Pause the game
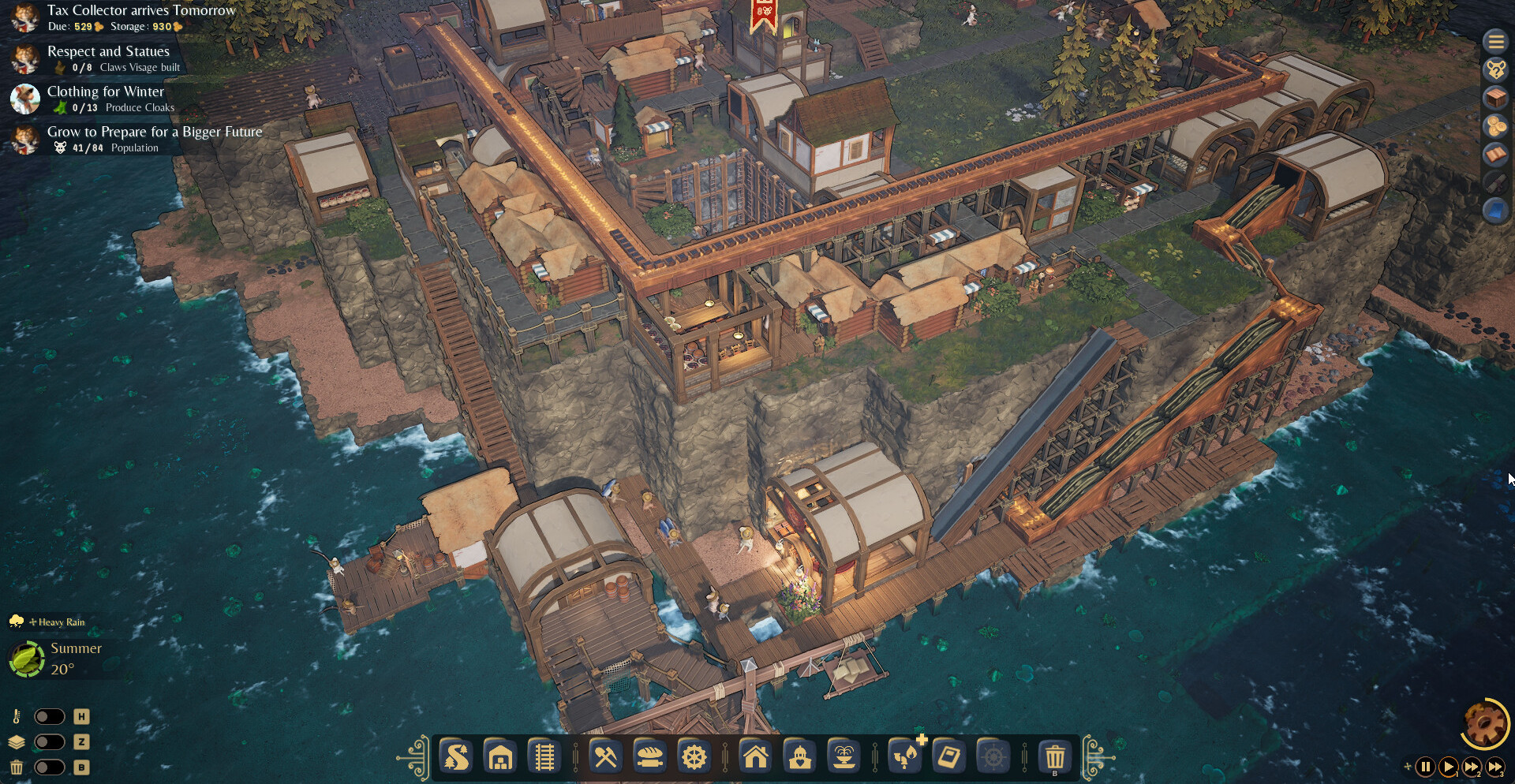 pyautogui.click(x=1425, y=767)
